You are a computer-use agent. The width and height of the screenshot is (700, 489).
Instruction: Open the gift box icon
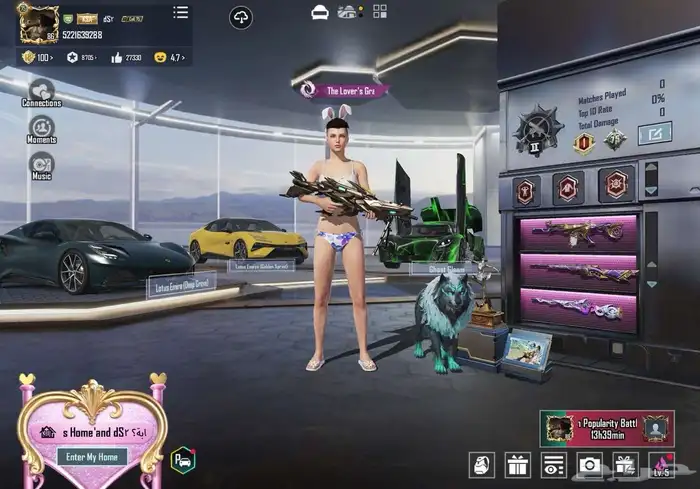(x=517, y=465)
